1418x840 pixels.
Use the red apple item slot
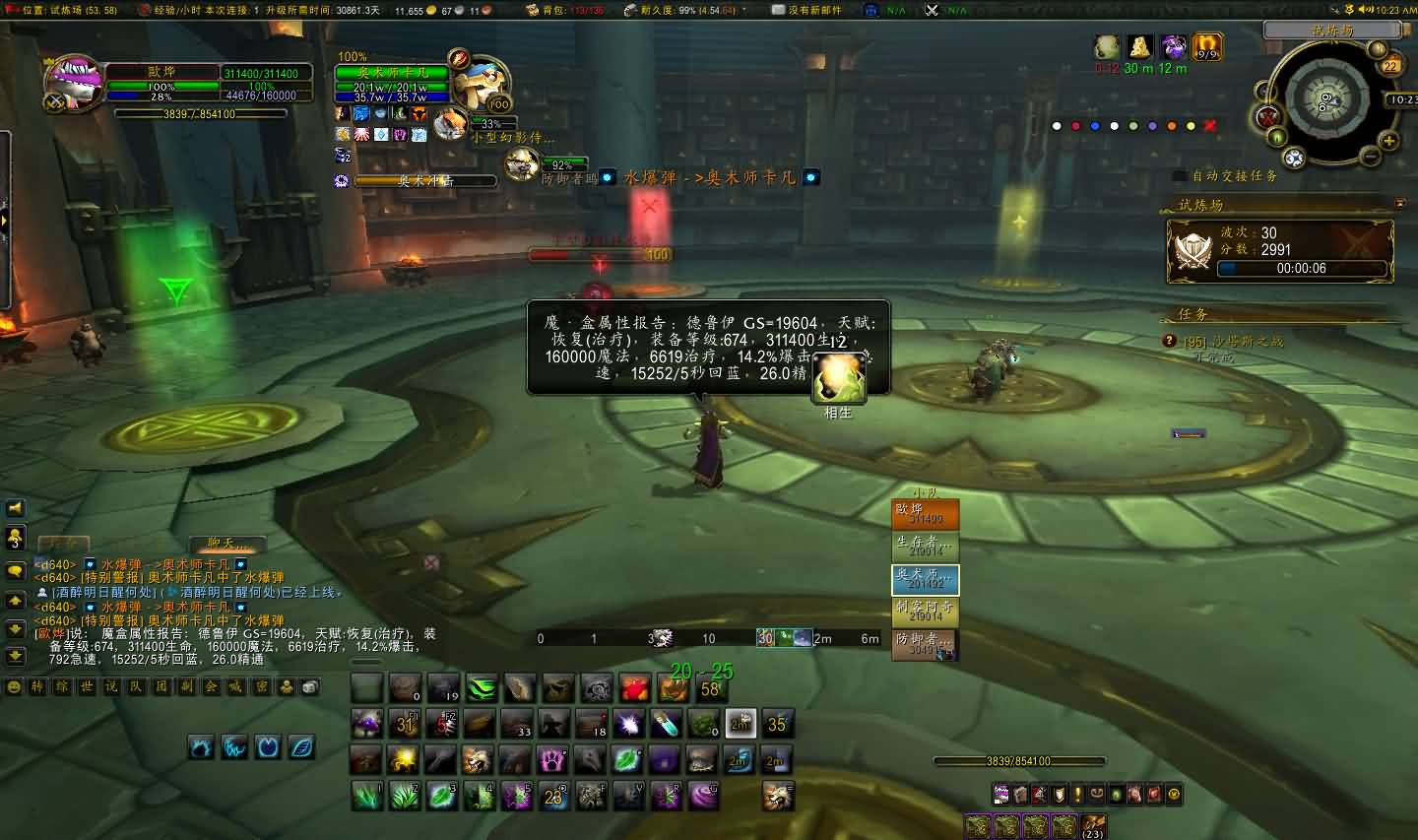pyautogui.click(x=634, y=688)
